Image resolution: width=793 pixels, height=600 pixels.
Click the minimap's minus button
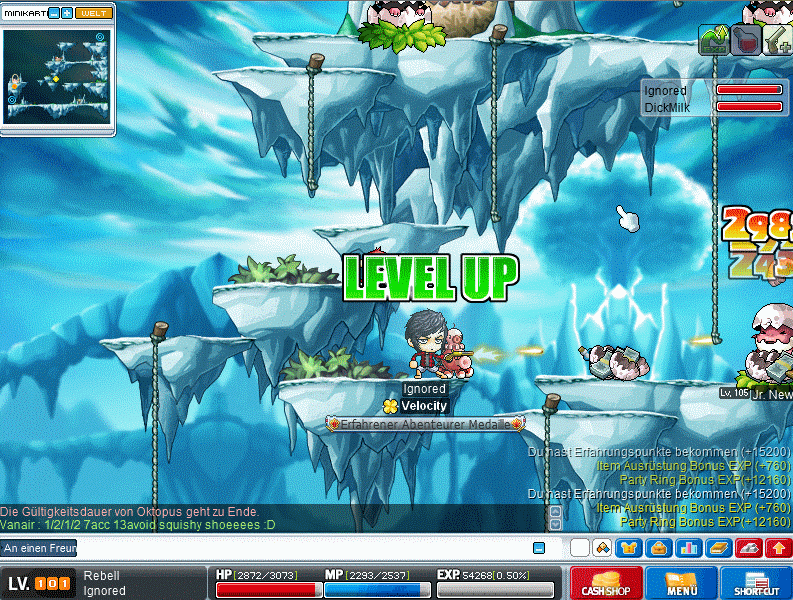pos(54,13)
